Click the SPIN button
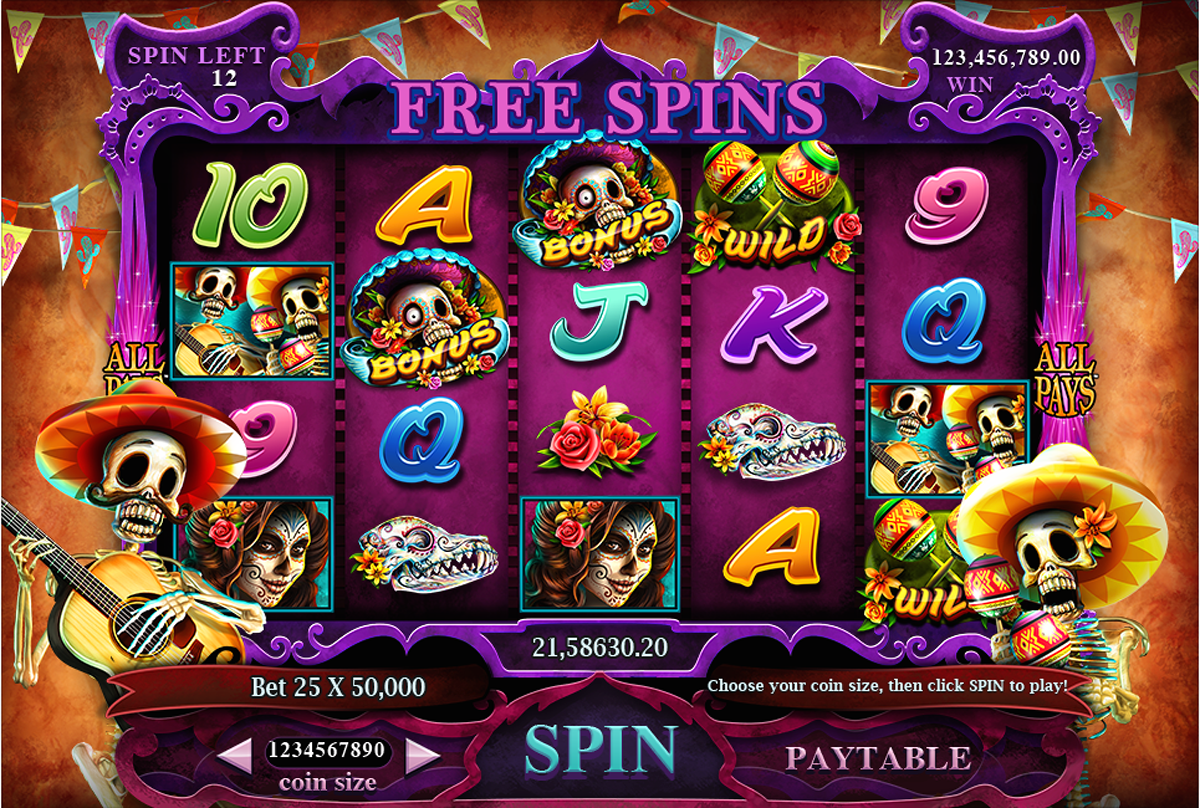Screen dimensions: 1200x808 600,749
